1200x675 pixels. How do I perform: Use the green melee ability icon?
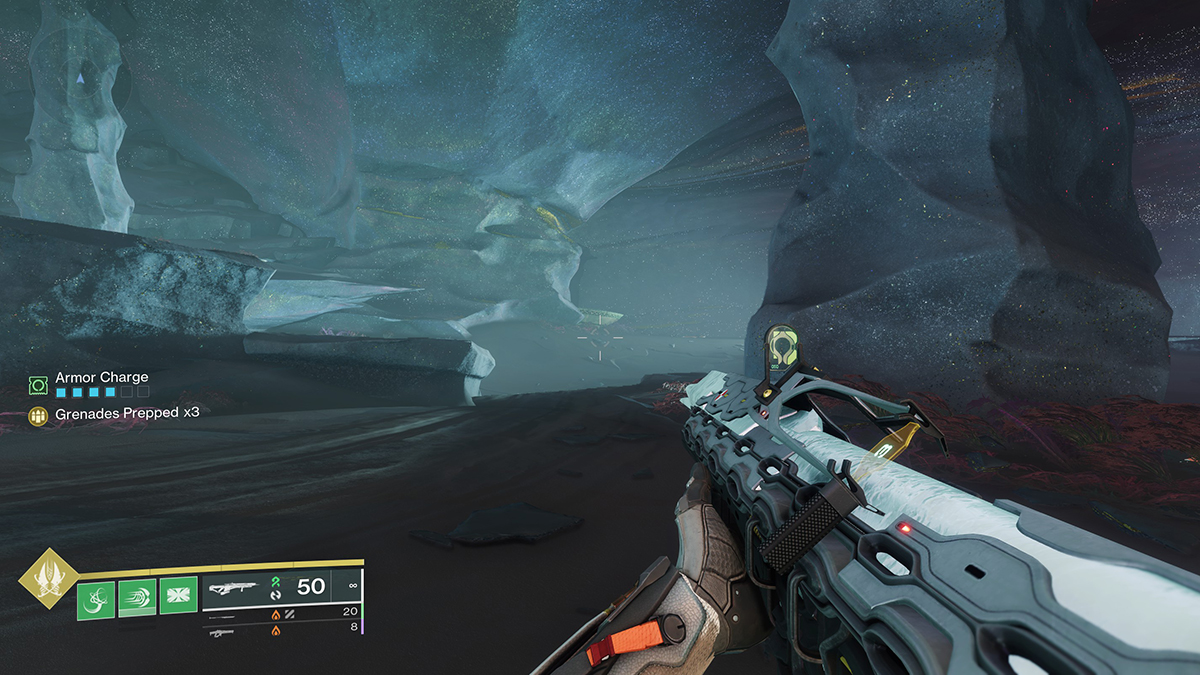tap(138, 598)
